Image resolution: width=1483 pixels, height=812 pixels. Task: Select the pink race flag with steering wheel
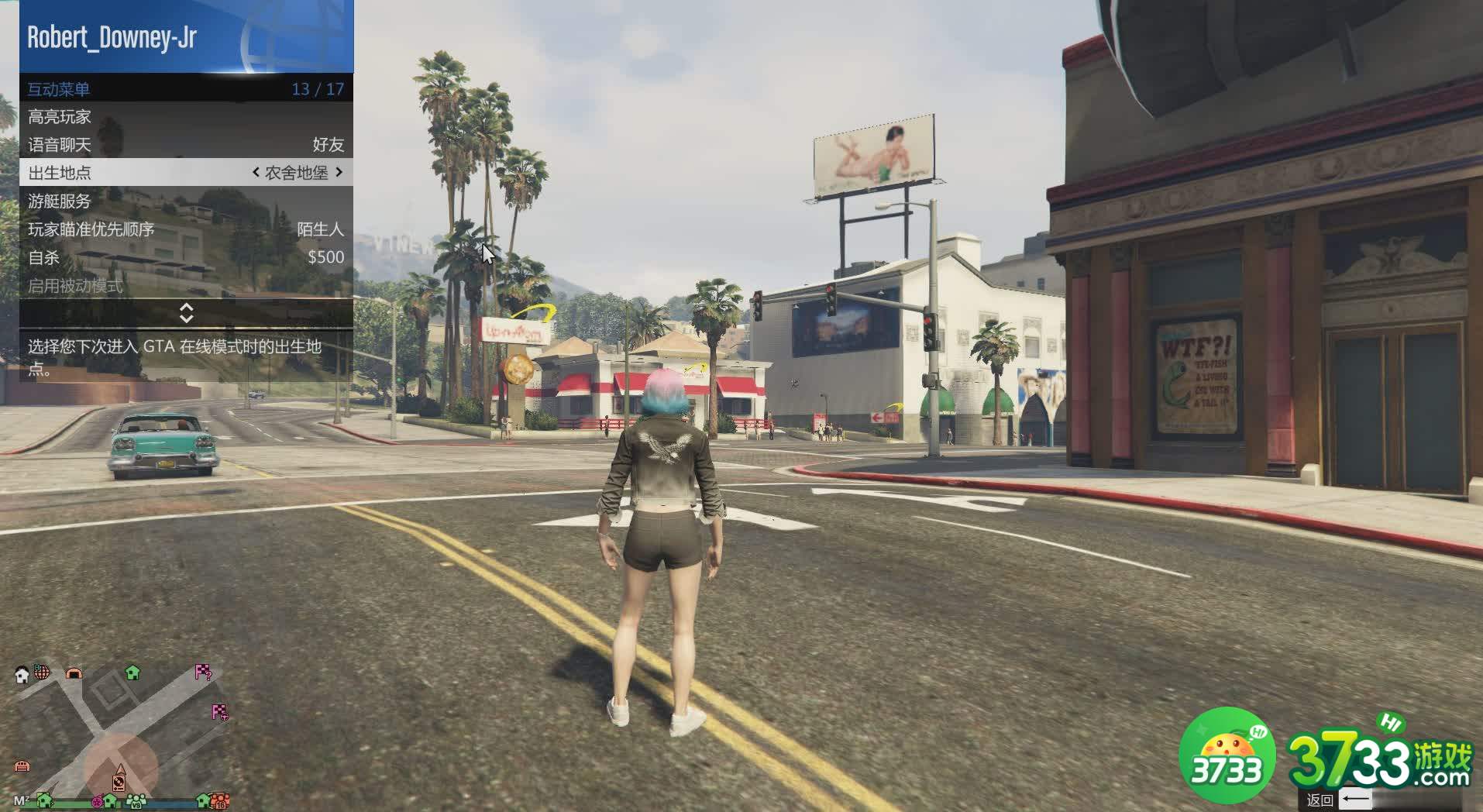[x=220, y=711]
